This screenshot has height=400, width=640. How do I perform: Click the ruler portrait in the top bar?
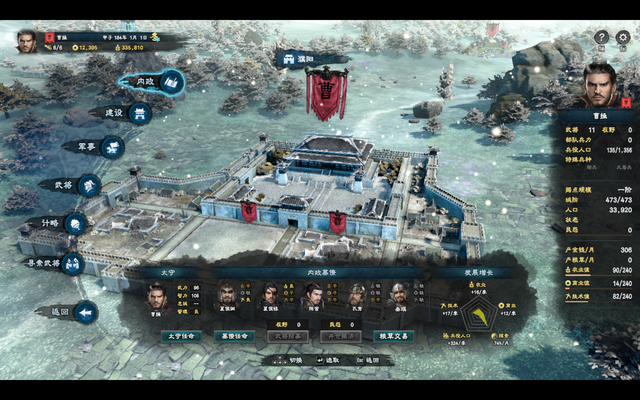[27, 42]
